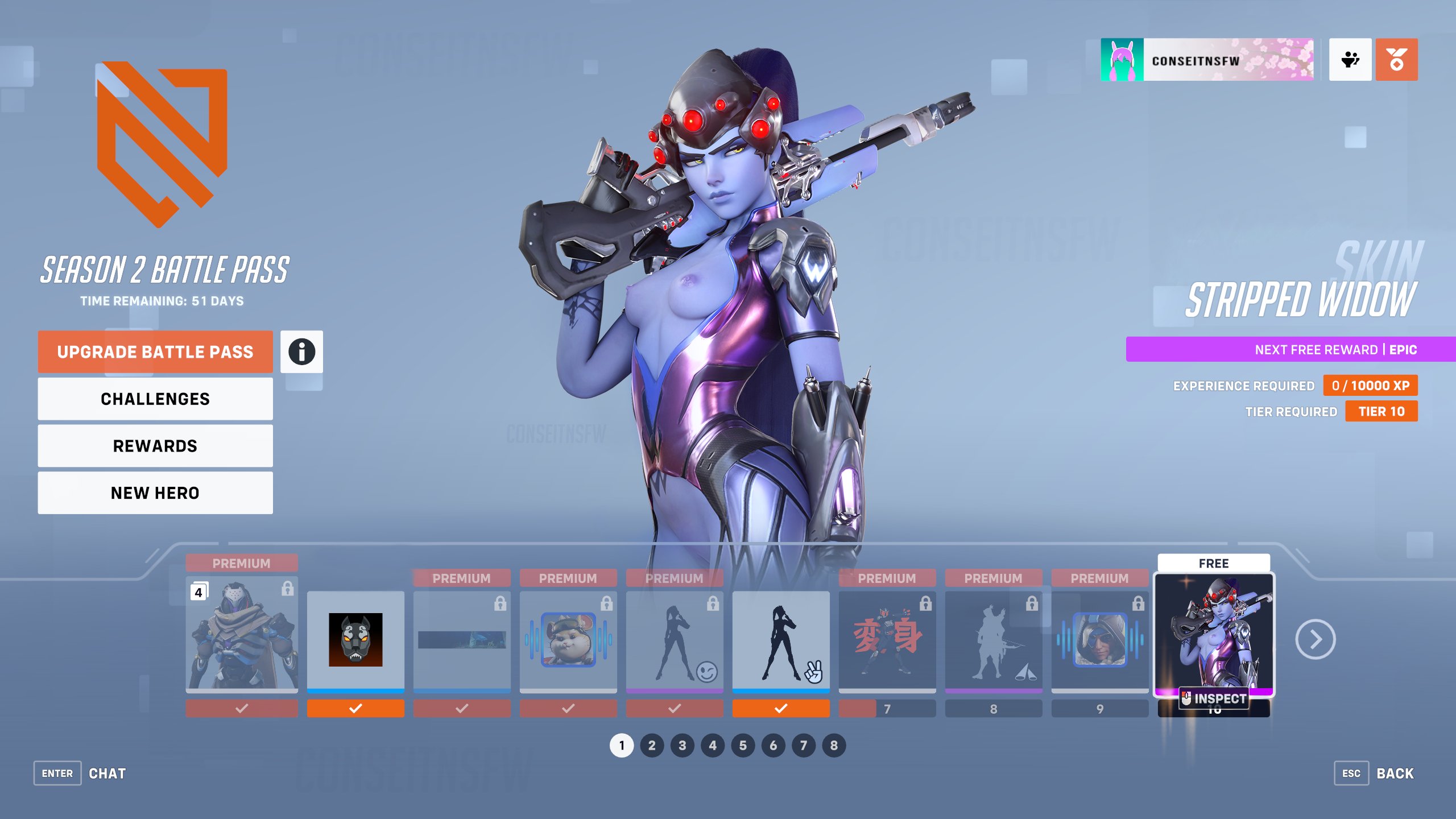Pick the red kanji spray reward

(x=887, y=640)
